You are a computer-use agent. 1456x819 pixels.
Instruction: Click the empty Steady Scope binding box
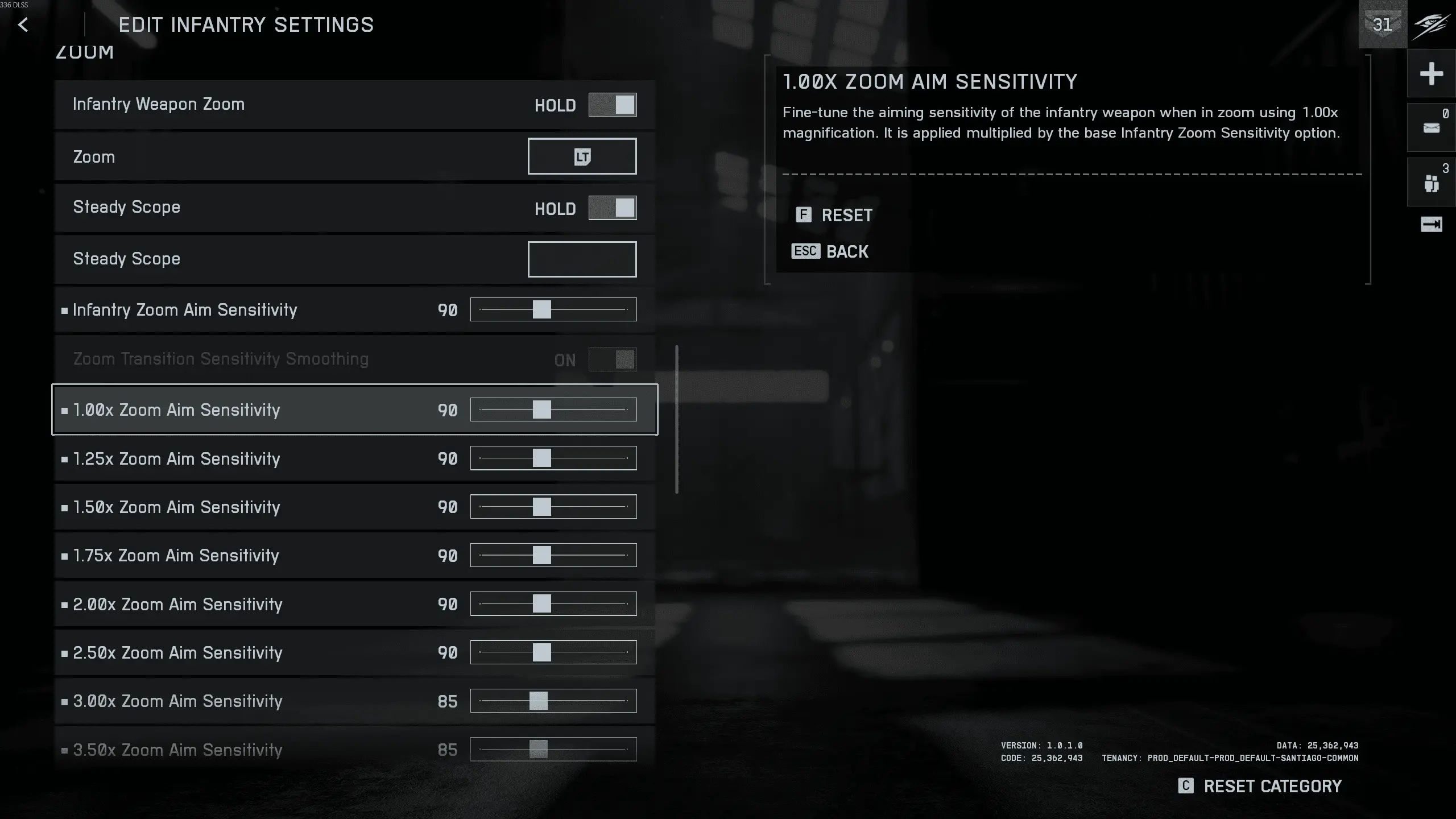pos(582,259)
